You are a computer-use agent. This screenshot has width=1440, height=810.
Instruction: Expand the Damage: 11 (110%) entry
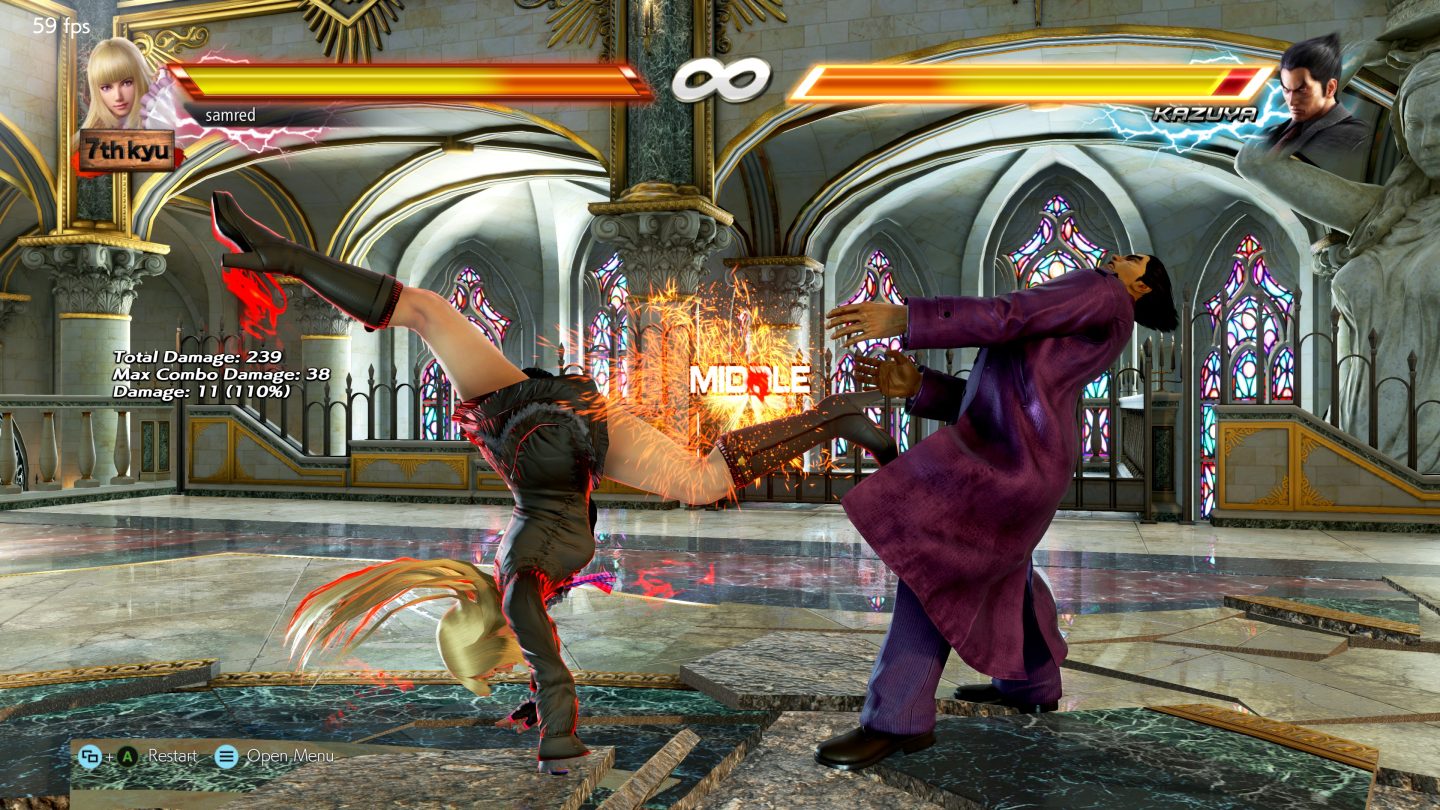coord(200,393)
